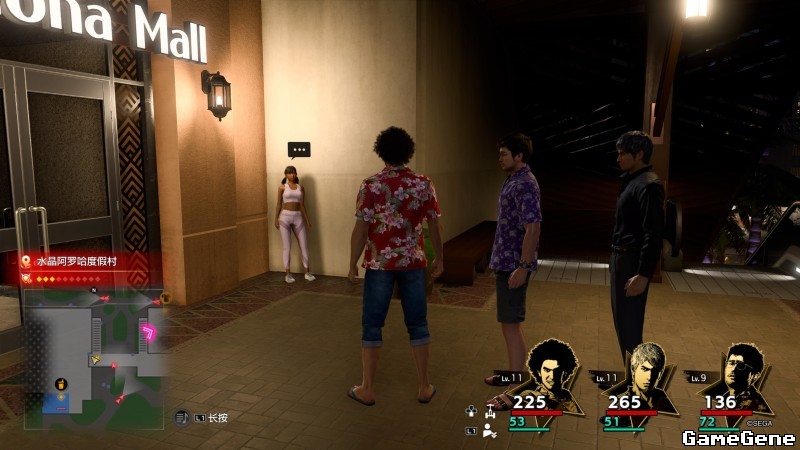Click the speech bubble above the NPC
800x450 pixels.
(298, 150)
